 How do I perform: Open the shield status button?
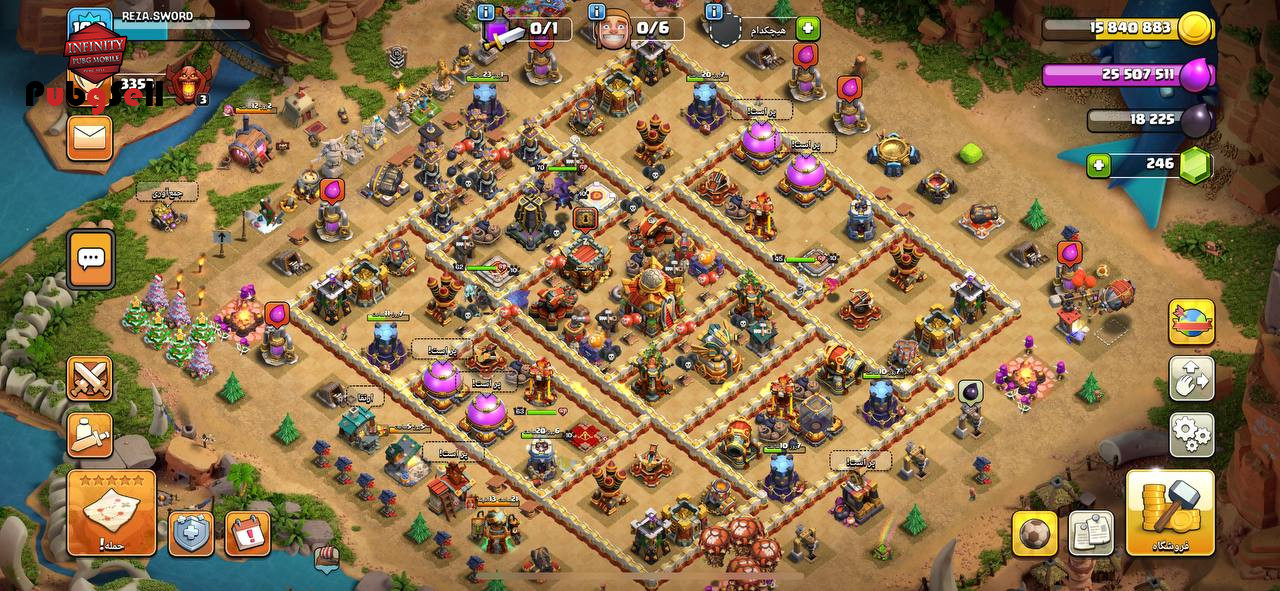pyautogui.click(x=190, y=533)
